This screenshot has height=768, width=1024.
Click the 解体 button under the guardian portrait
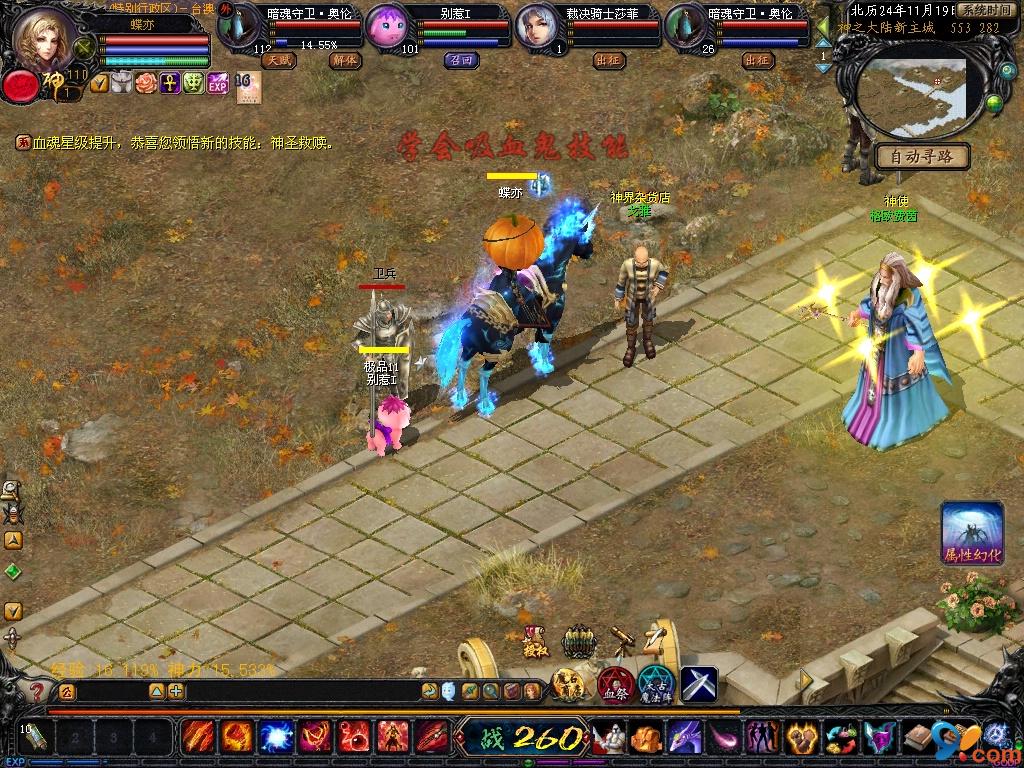pyautogui.click(x=345, y=60)
